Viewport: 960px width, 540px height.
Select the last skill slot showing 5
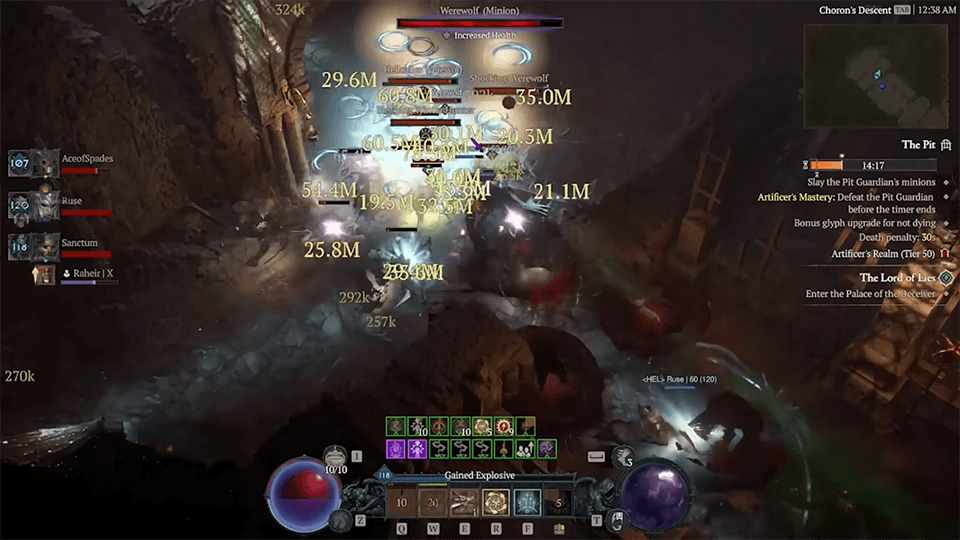click(558, 502)
